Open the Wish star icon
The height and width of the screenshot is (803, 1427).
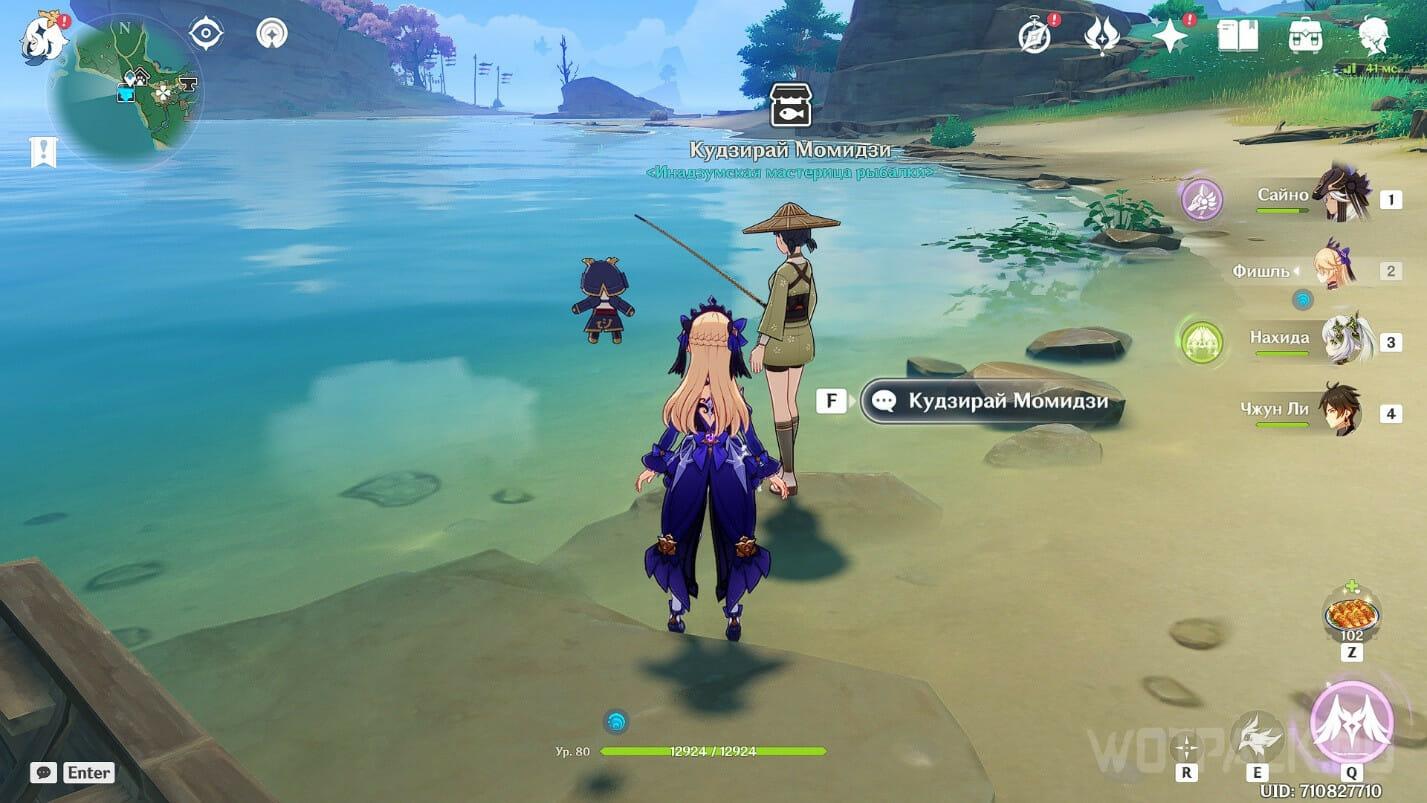tap(1169, 35)
